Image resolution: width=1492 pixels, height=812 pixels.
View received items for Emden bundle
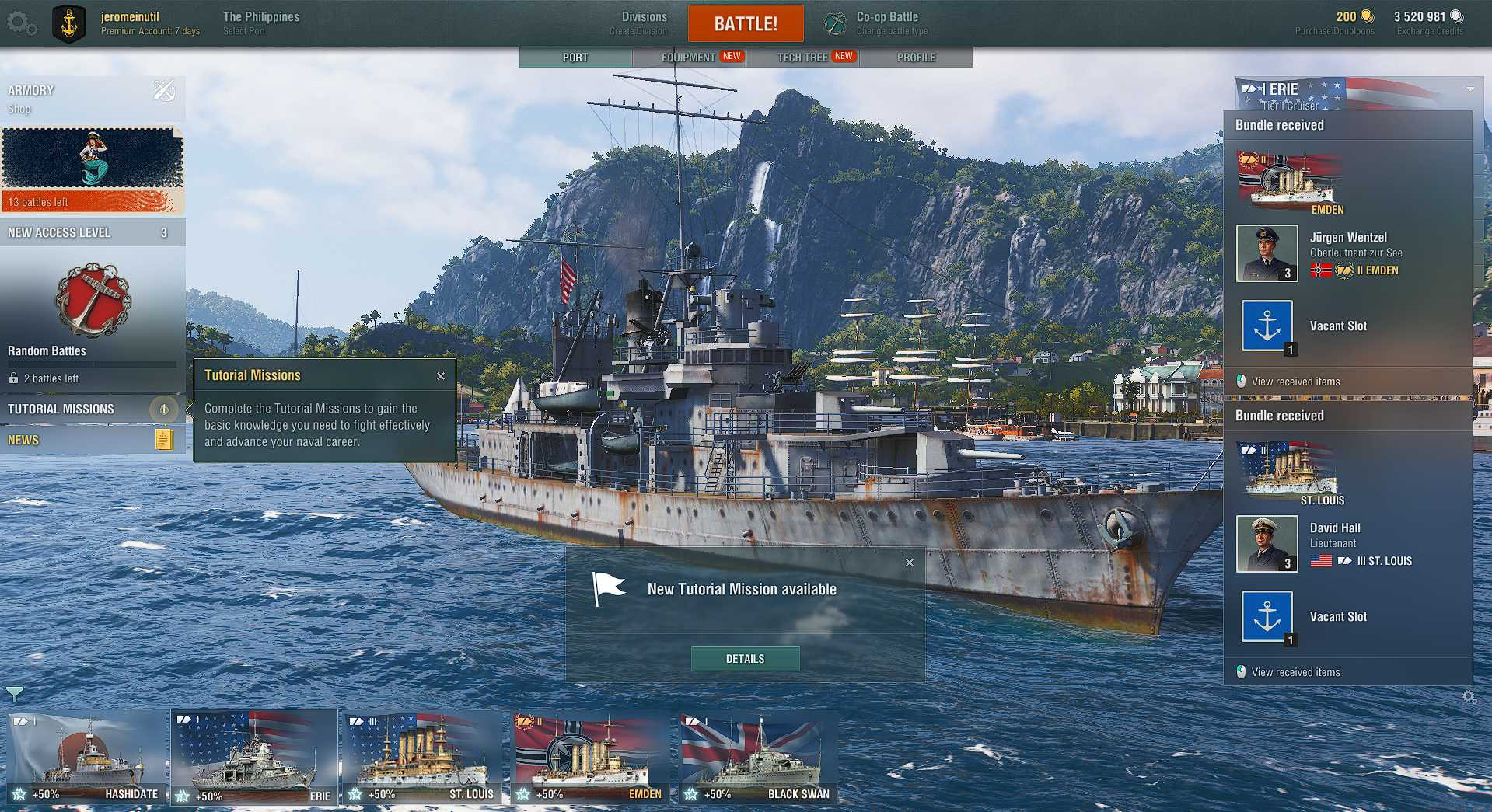(1295, 382)
